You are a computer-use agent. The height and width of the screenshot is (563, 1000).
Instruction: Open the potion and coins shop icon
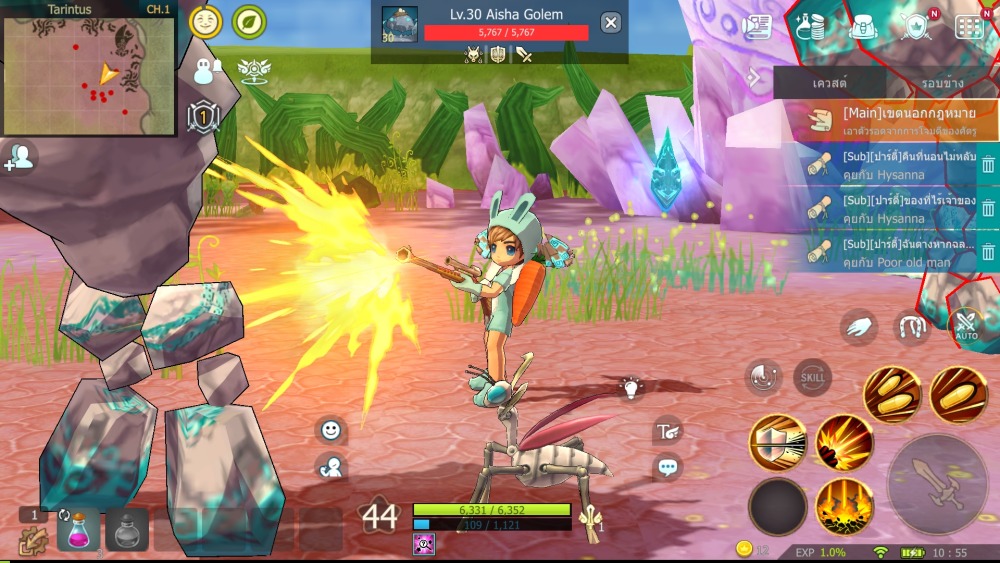tap(809, 27)
